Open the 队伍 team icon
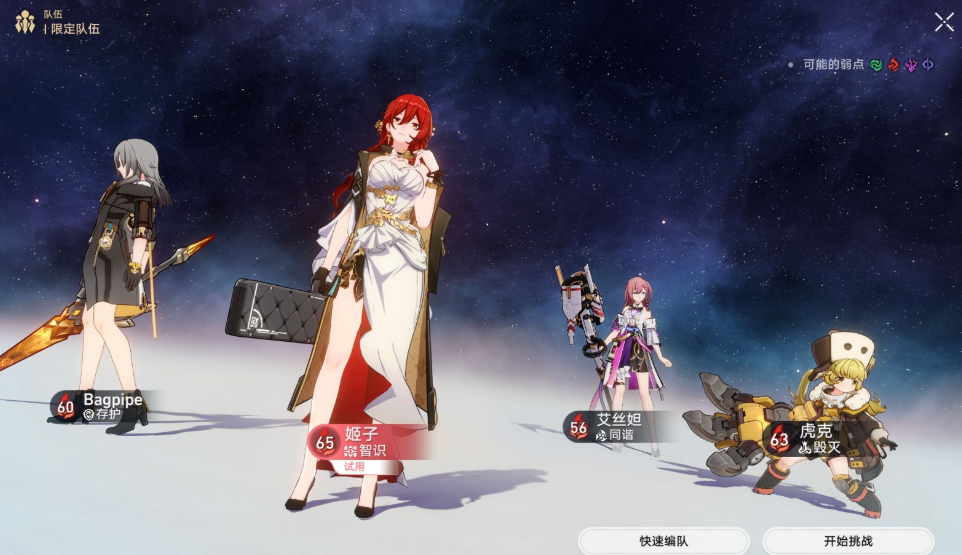The width and height of the screenshot is (962, 555). [x=25, y=22]
